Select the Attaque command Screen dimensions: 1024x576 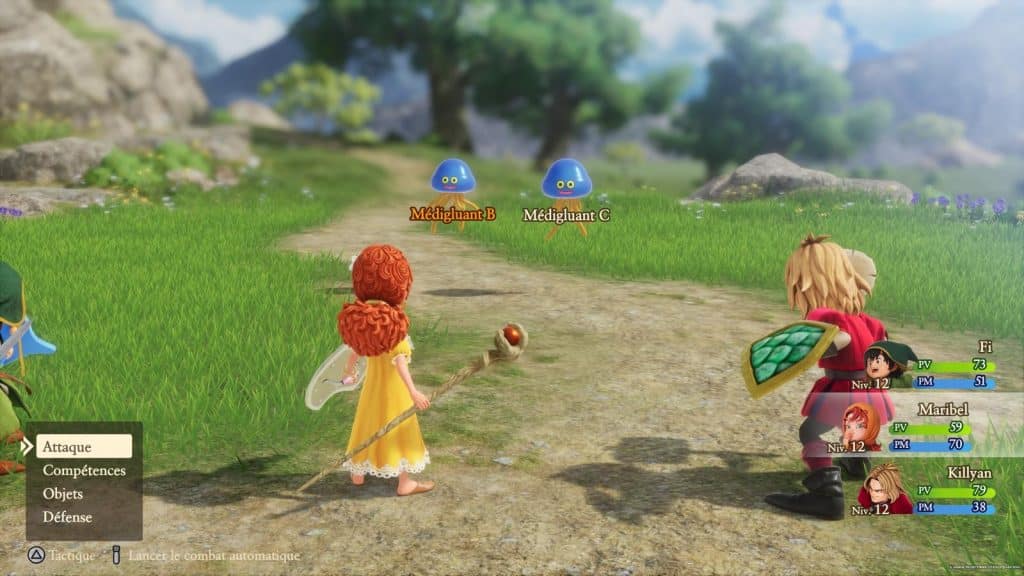pos(84,446)
